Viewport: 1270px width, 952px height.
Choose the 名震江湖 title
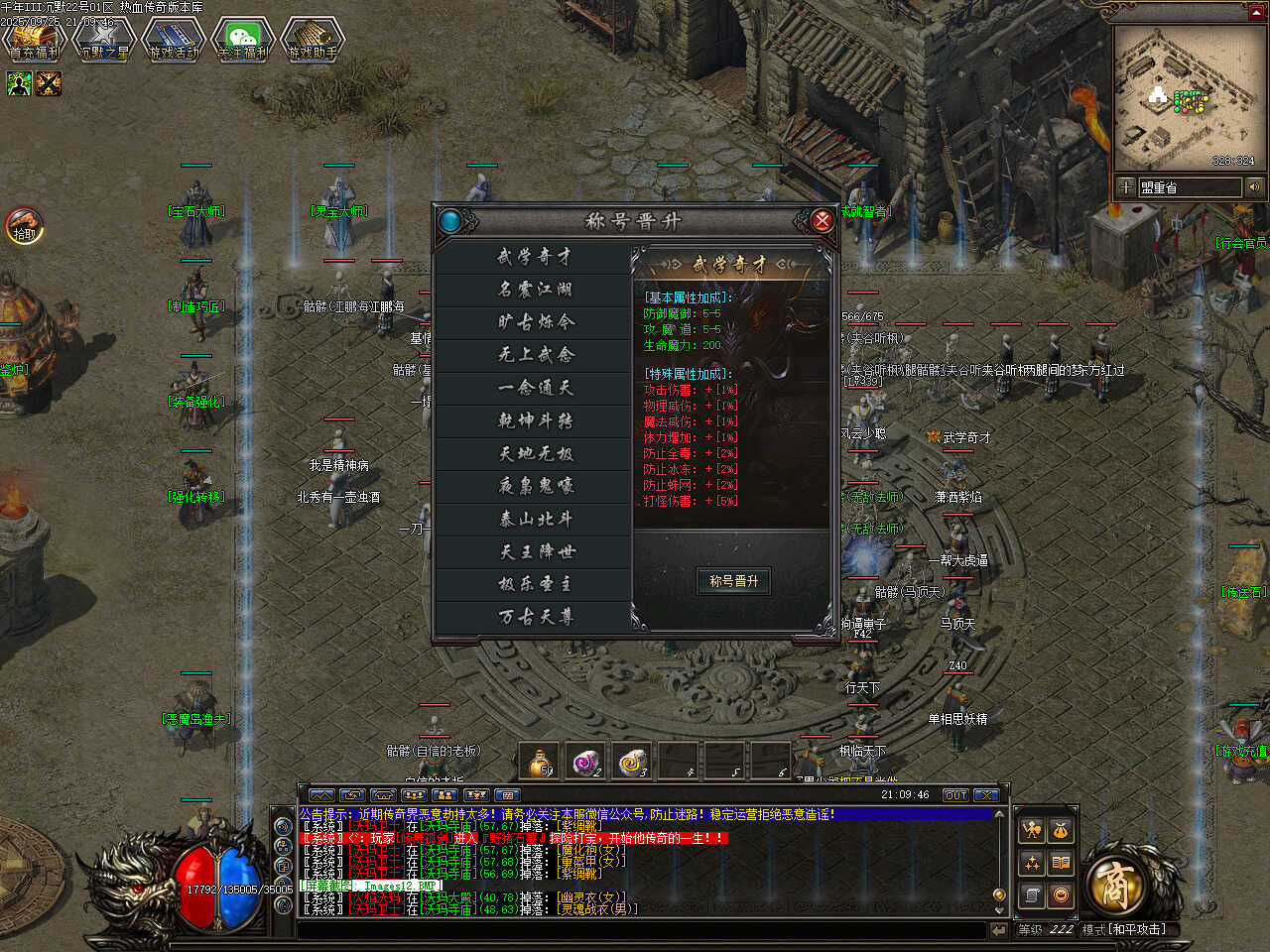tap(534, 290)
